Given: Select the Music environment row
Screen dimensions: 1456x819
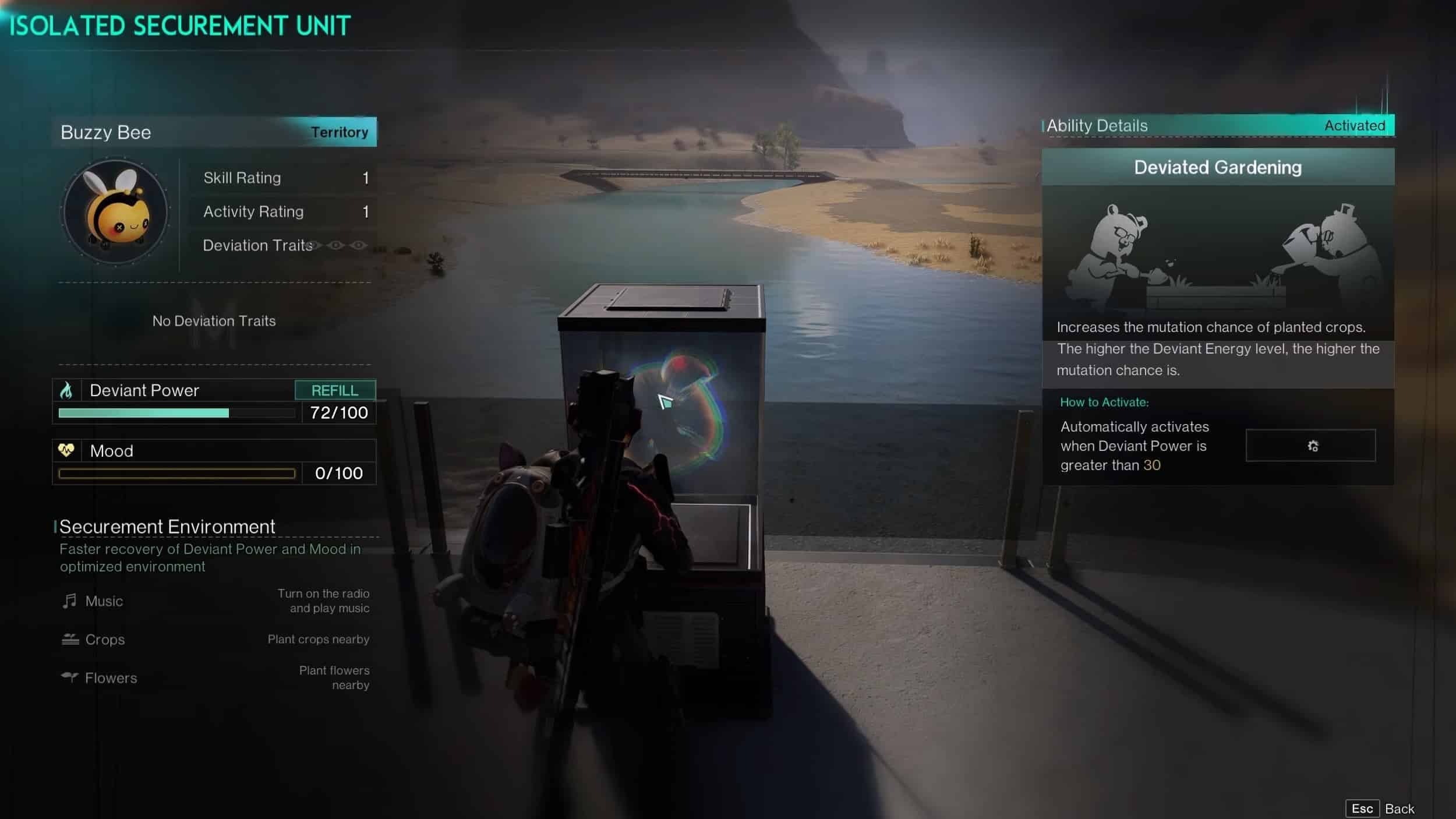Looking at the screenshot, I should pos(214,601).
